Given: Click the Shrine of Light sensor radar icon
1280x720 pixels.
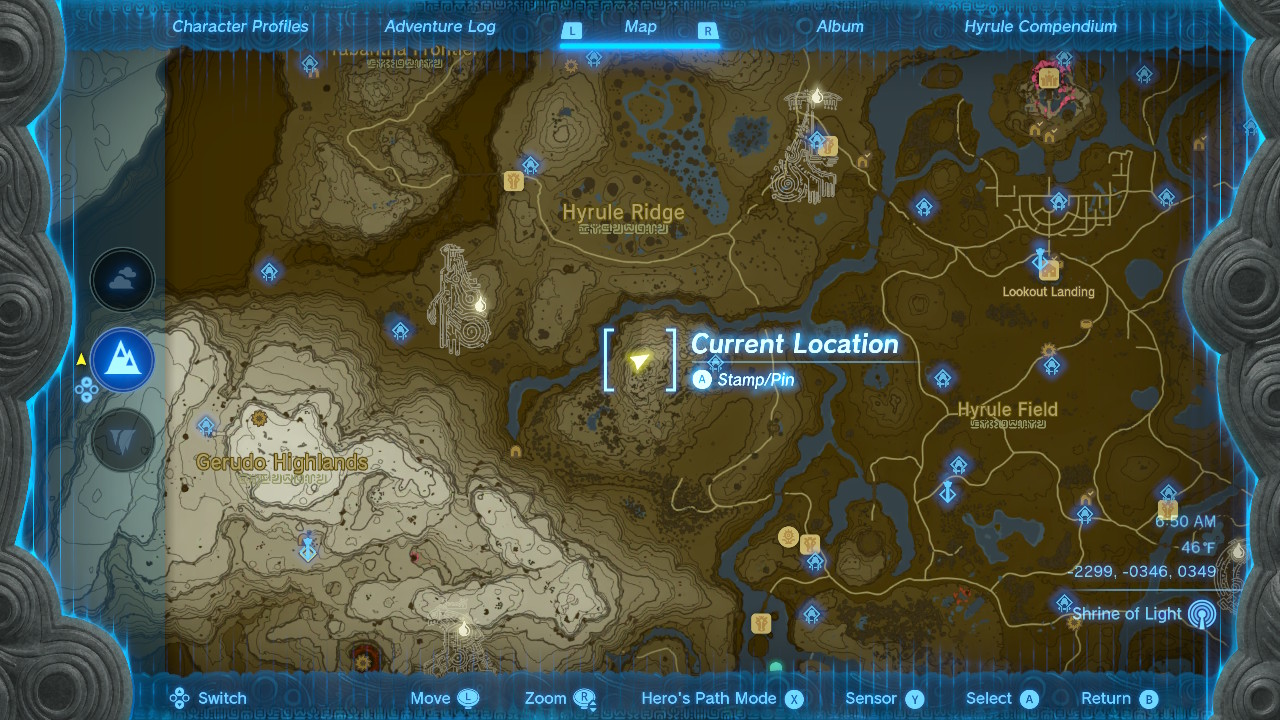Looking at the screenshot, I should tap(1200, 611).
